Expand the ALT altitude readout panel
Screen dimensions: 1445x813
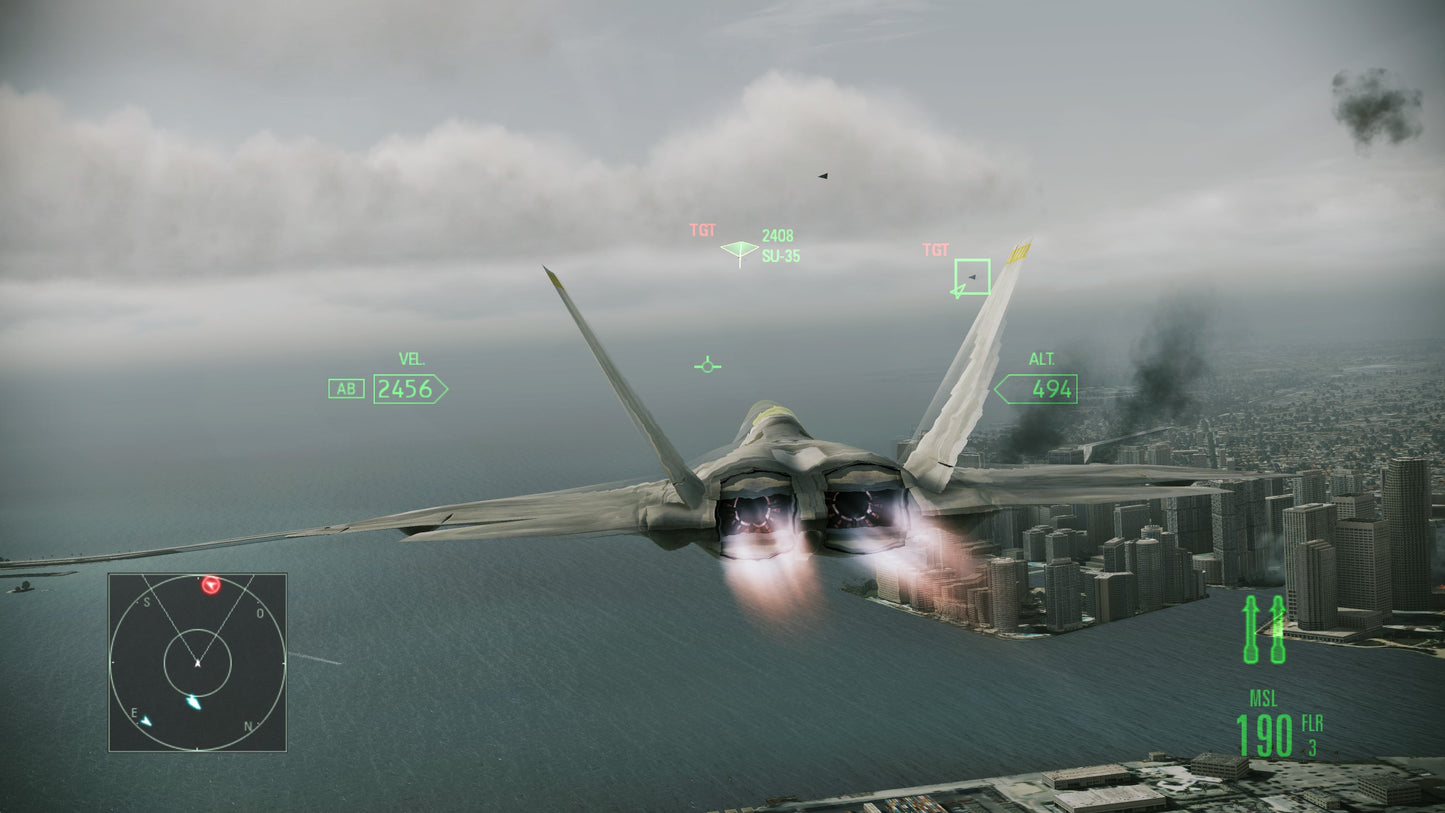[1037, 389]
